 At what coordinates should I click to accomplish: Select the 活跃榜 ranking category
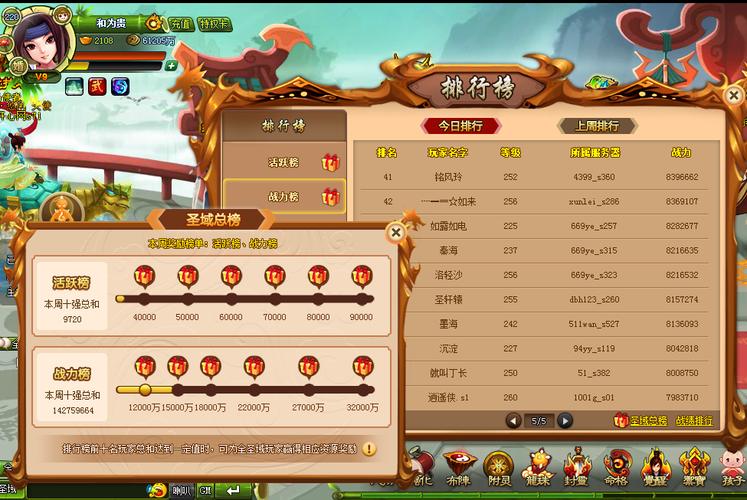tap(285, 162)
